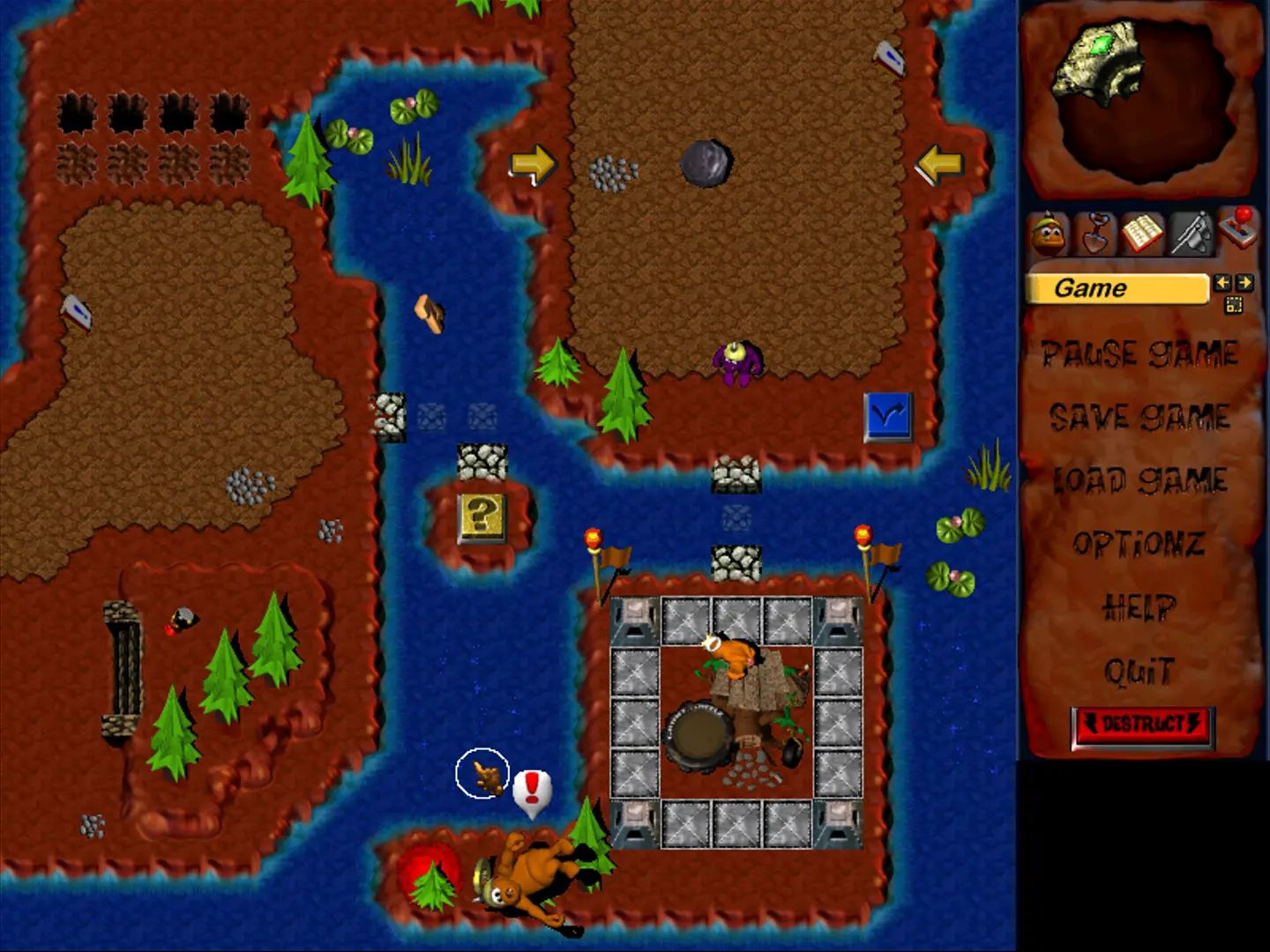Pause the game from the menu

click(x=1139, y=354)
